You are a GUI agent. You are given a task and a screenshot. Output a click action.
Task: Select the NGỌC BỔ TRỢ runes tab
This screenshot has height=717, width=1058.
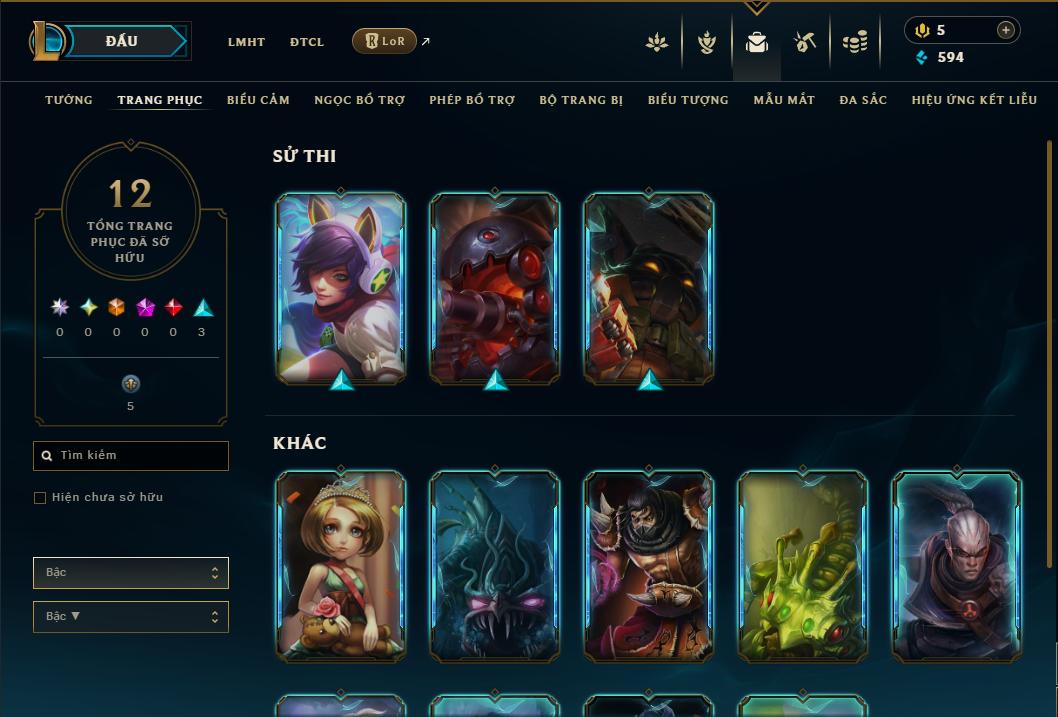[359, 100]
